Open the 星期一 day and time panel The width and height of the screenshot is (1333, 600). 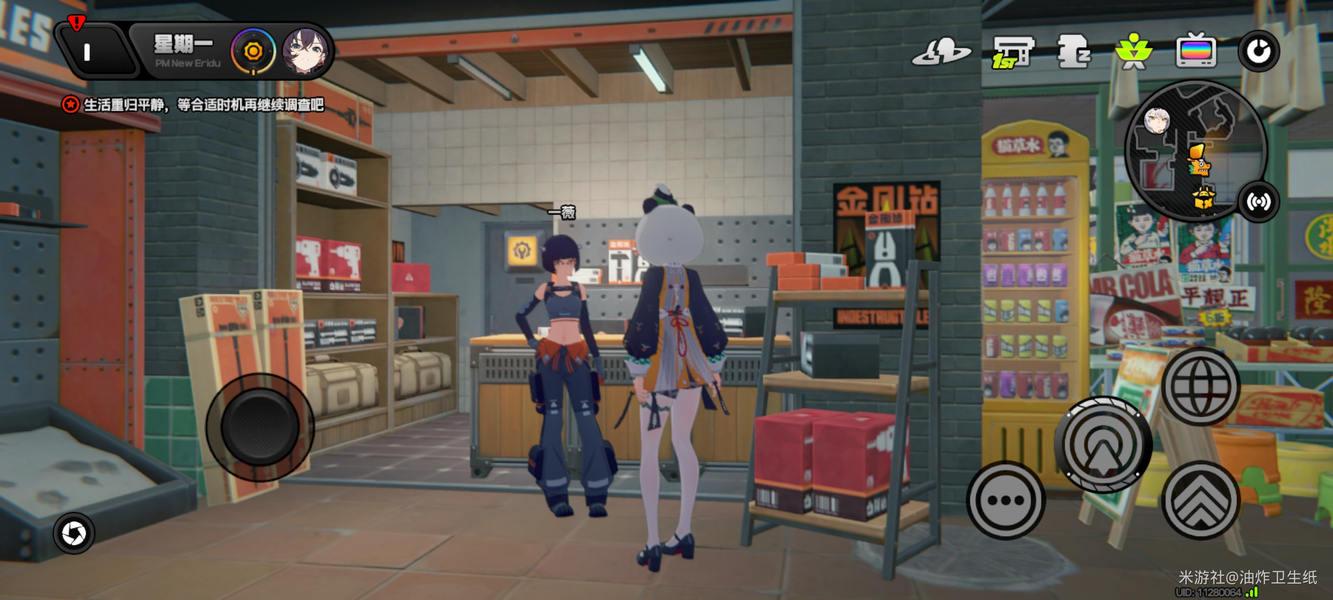179,49
